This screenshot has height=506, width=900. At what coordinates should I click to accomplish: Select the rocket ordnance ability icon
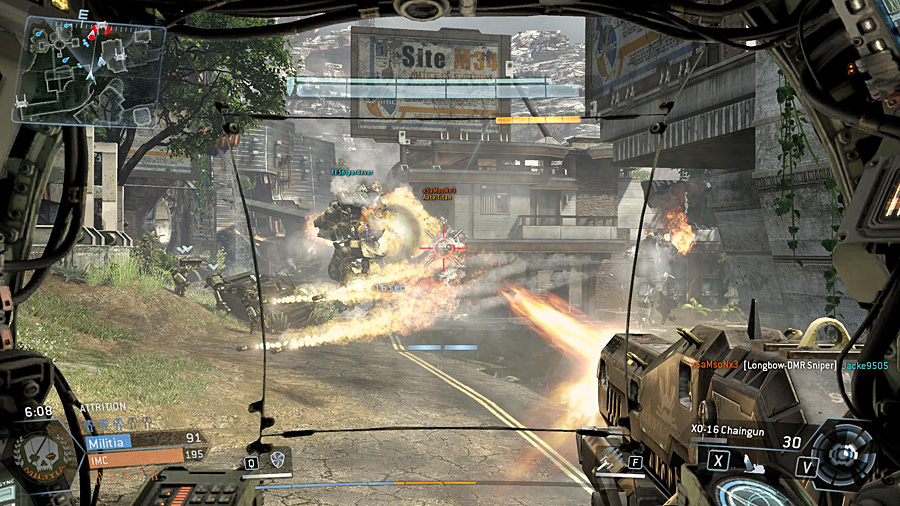604,462
